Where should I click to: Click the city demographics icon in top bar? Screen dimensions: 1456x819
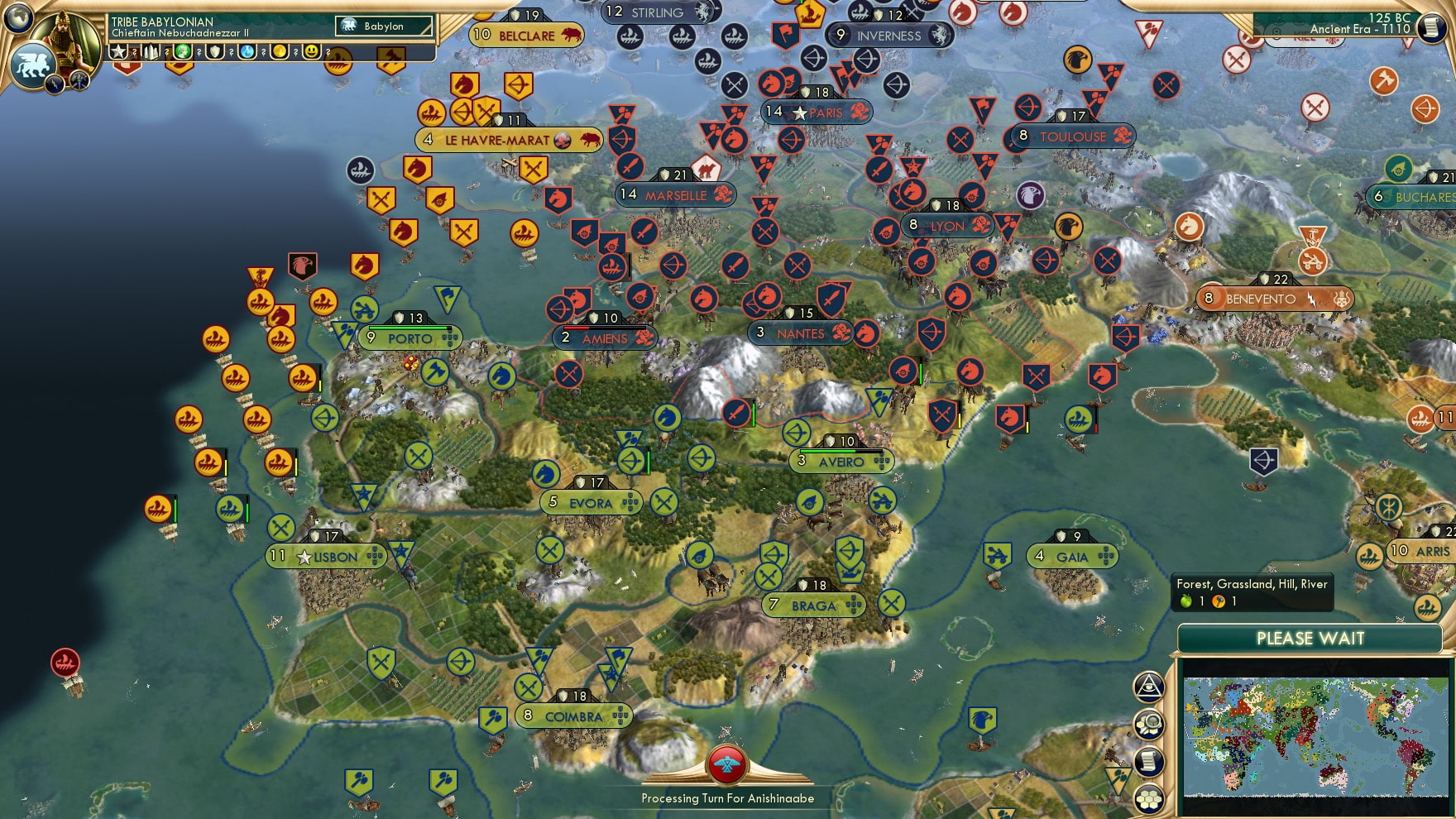[x=151, y=53]
